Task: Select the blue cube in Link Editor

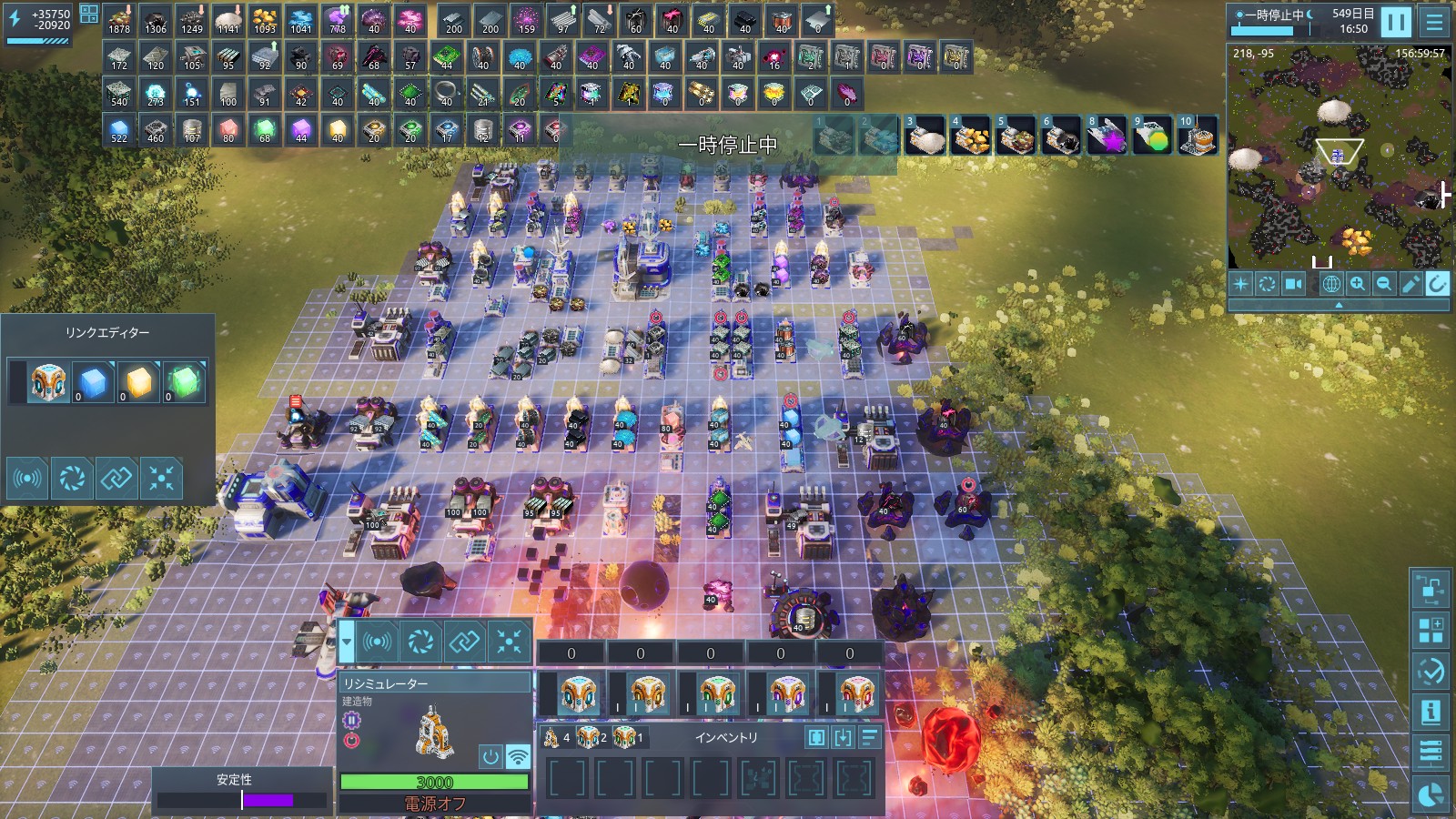Action: click(x=93, y=382)
